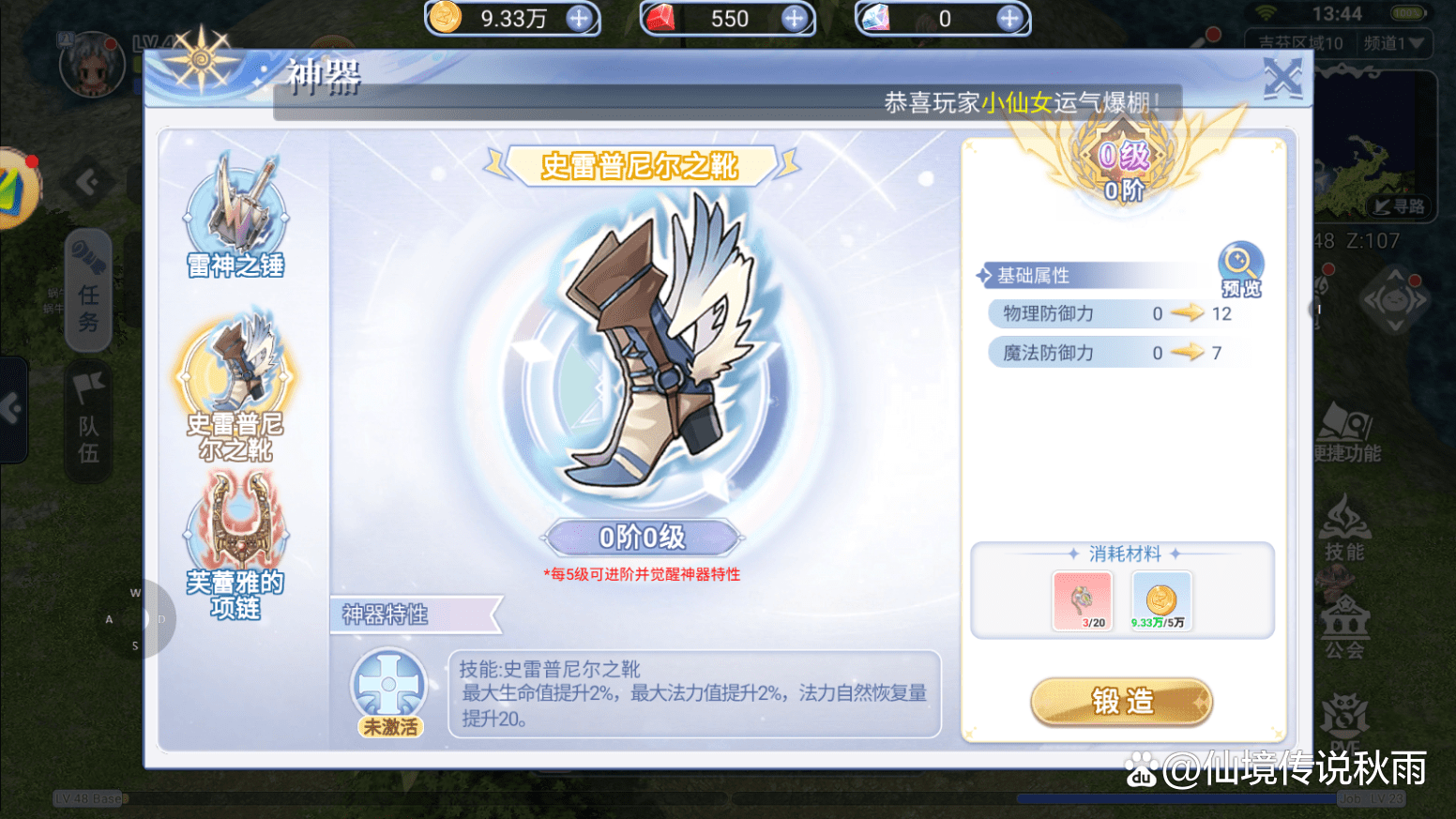This screenshot has width=1456, height=819.
Task: Add red gems with plus button
Action: [794, 19]
